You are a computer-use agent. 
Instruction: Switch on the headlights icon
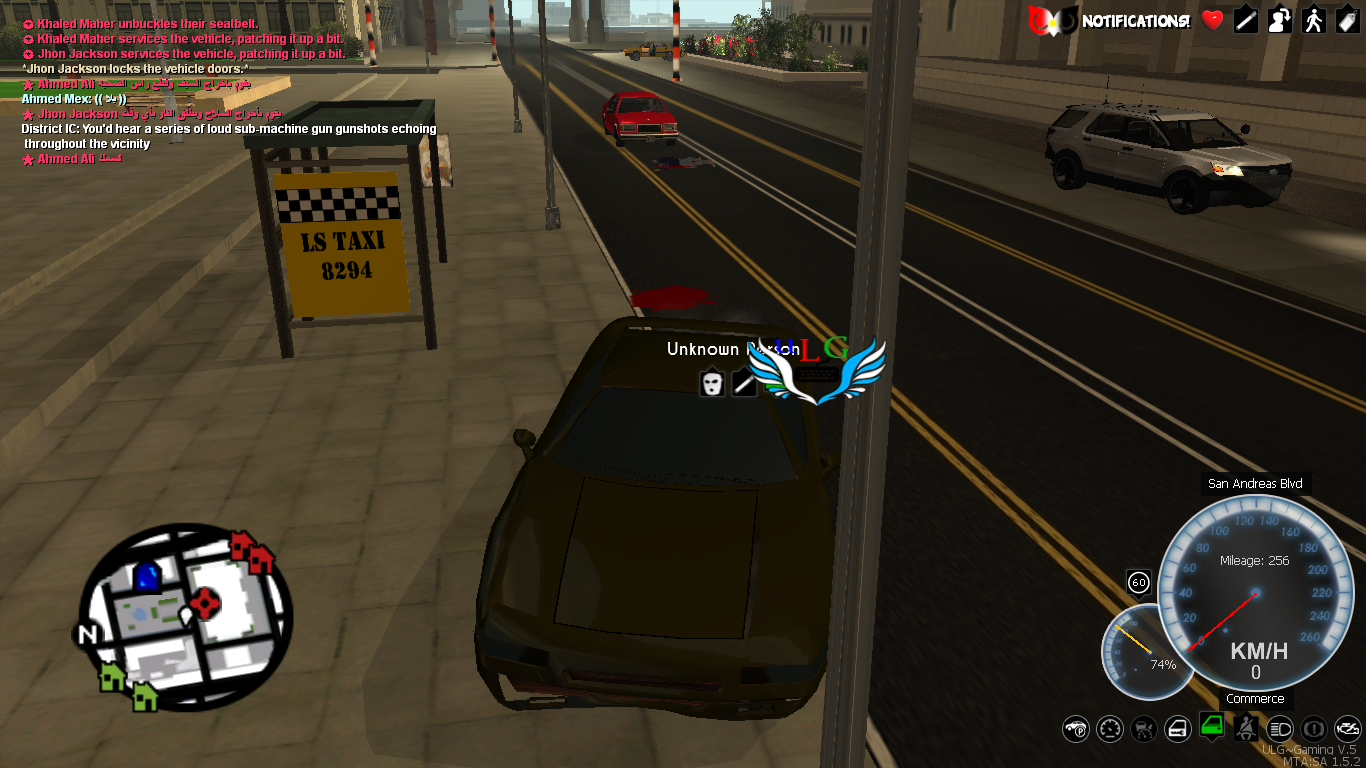tap(1280, 729)
